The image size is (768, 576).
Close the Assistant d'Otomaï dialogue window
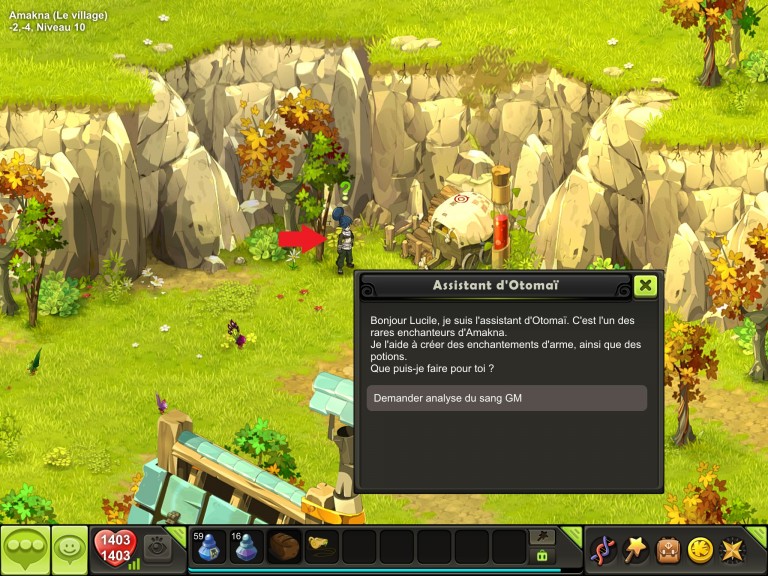coord(646,285)
